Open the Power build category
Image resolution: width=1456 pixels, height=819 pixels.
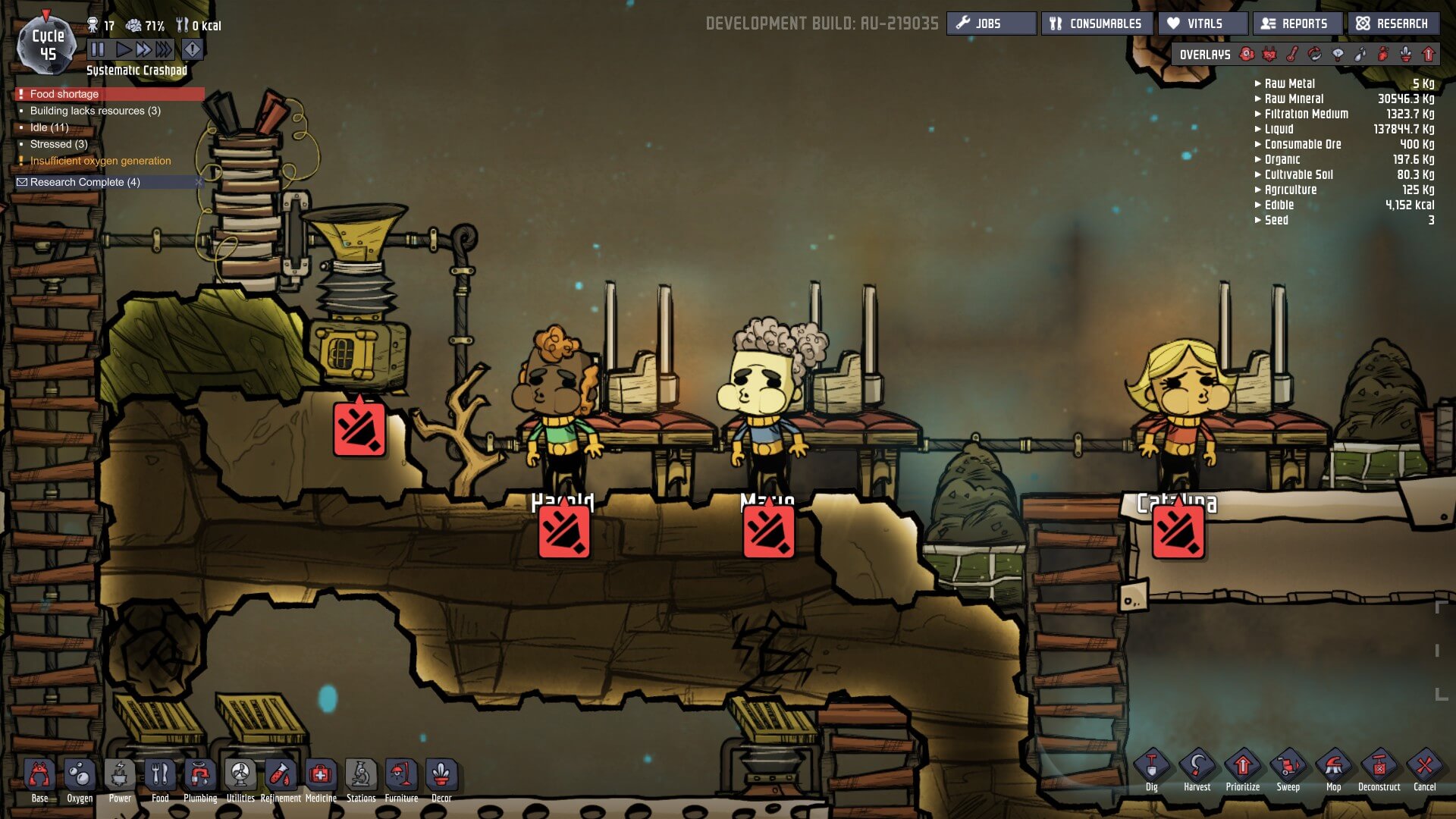point(120,777)
